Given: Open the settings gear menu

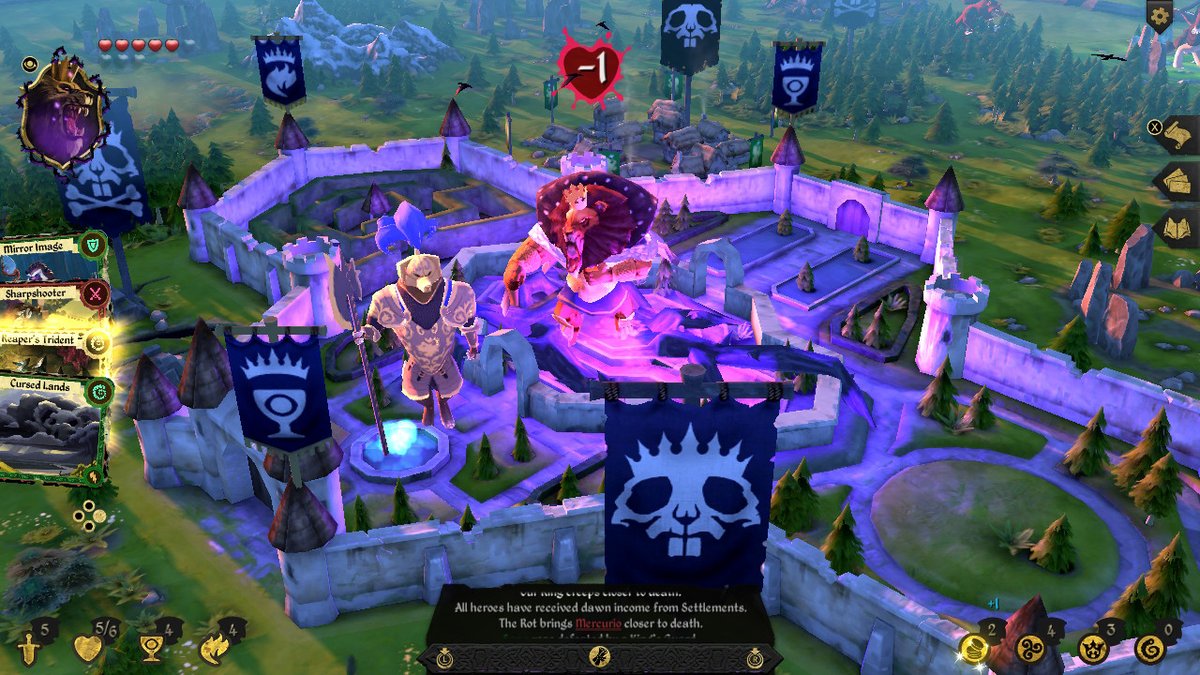Looking at the screenshot, I should (1159, 15).
